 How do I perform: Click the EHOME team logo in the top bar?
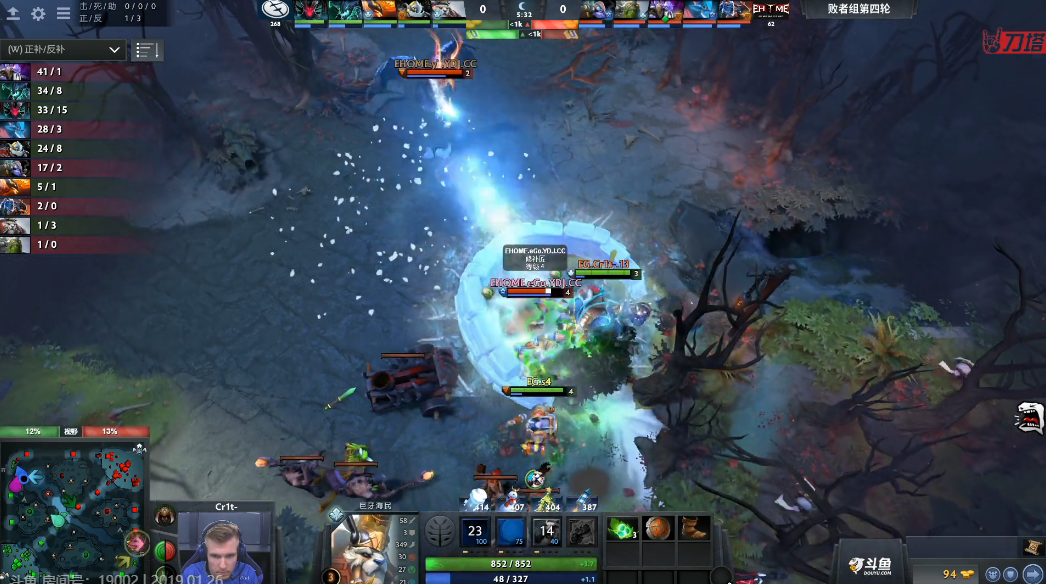point(770,9)
